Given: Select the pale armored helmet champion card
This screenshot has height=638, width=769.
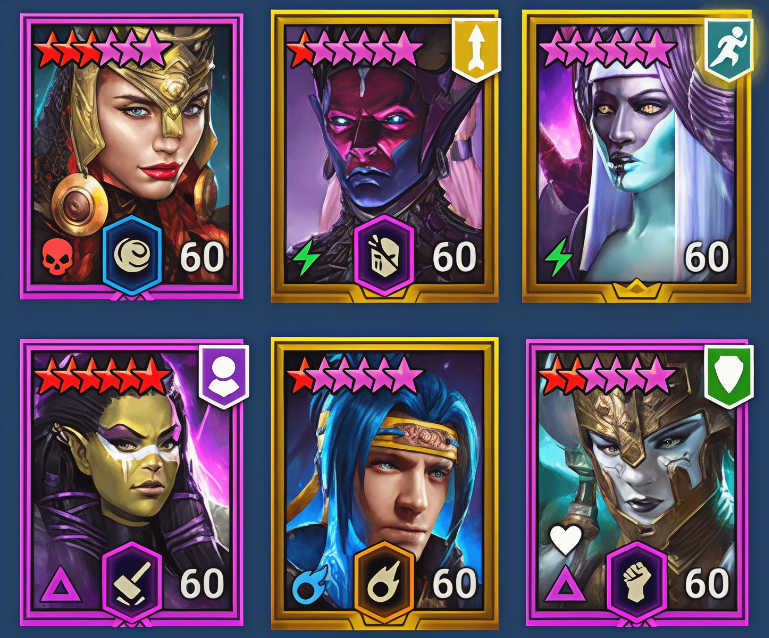Looking at the screenshot, I should pyautogui.click(x=635, y=480).
